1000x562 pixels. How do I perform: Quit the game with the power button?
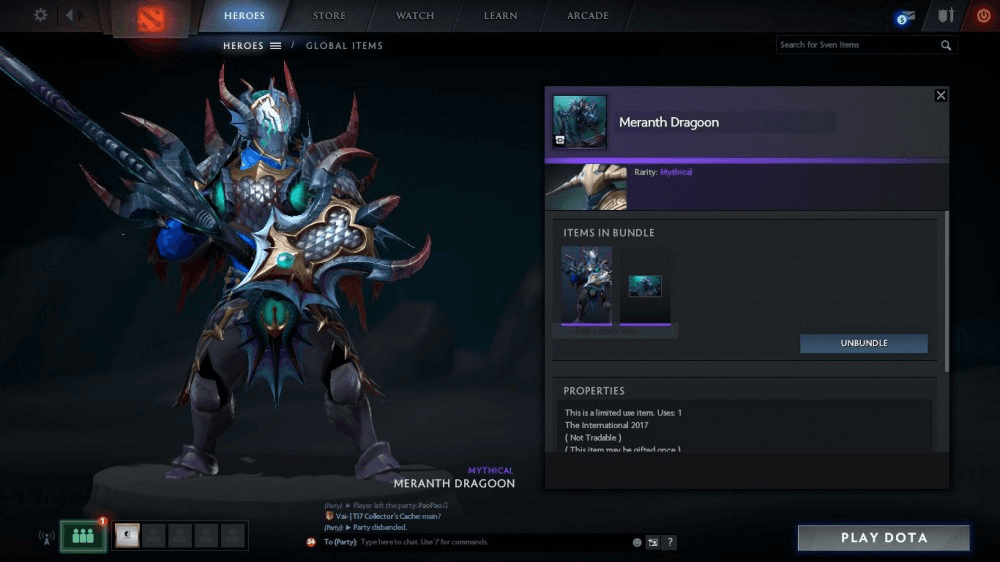983,16
